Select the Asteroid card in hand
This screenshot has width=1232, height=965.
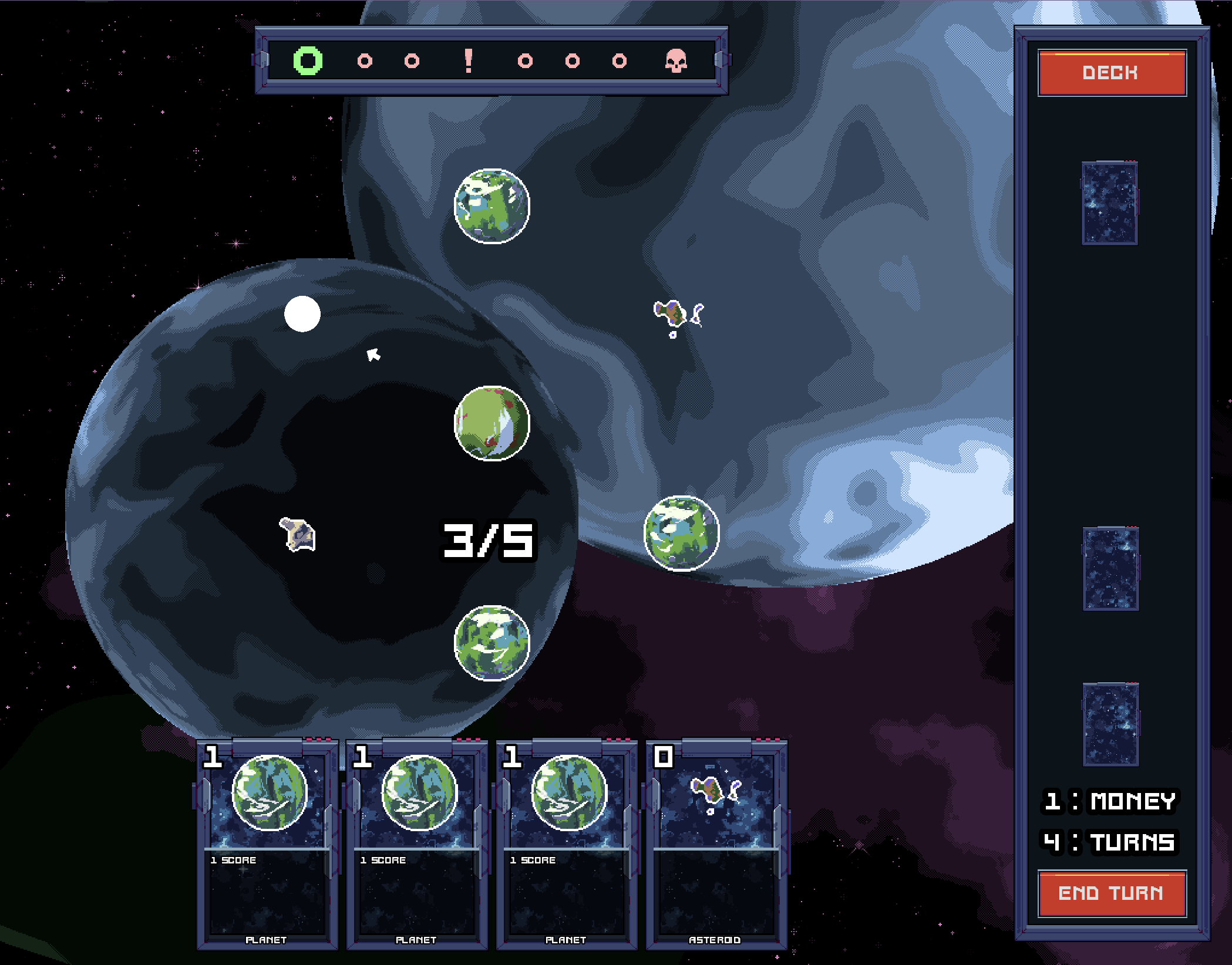[716, 843]
